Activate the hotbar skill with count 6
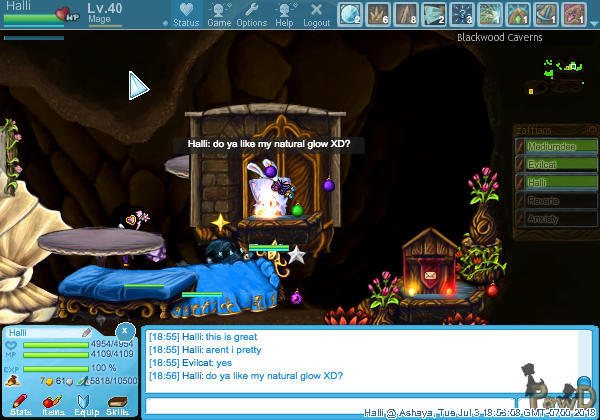 point(378,13)
